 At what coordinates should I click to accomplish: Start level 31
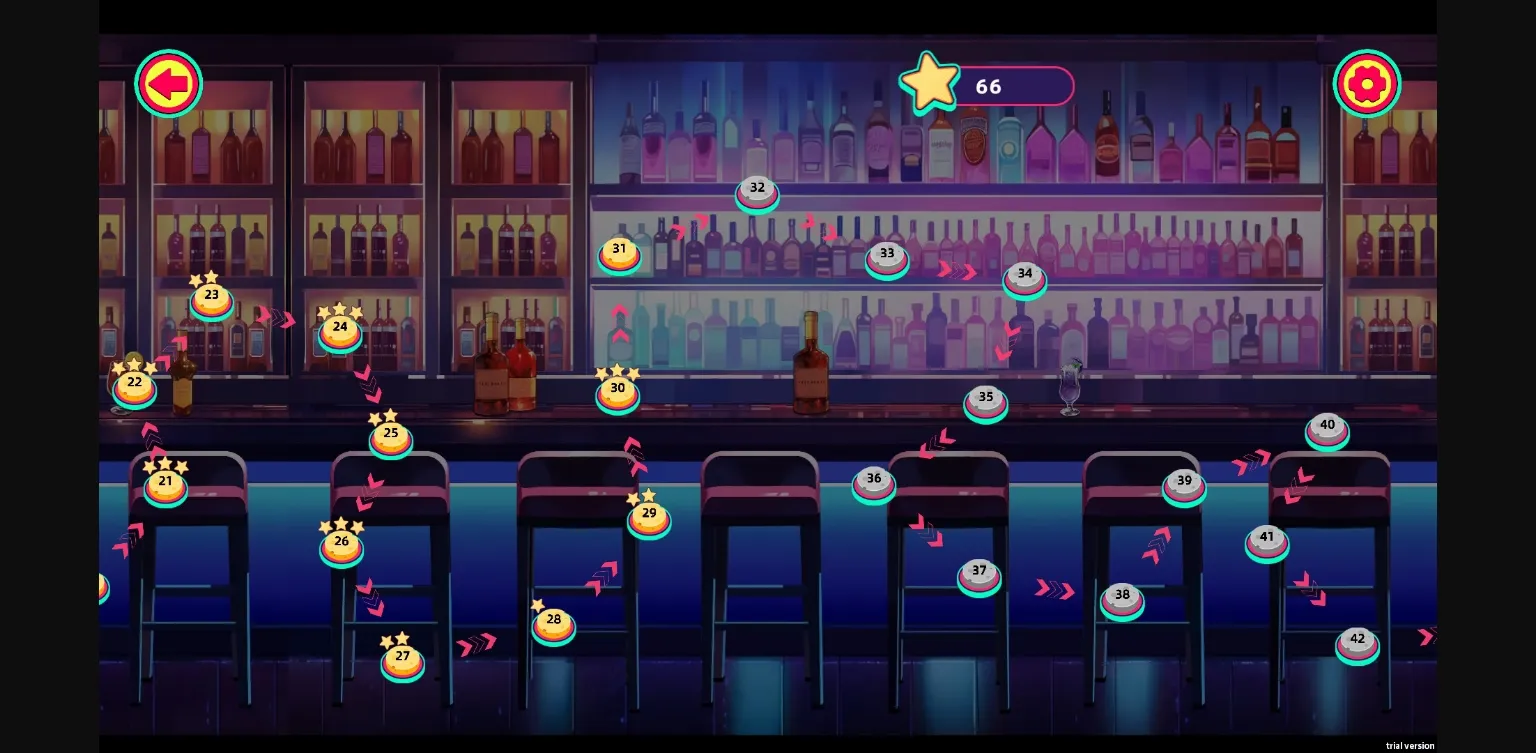[619, 253]
